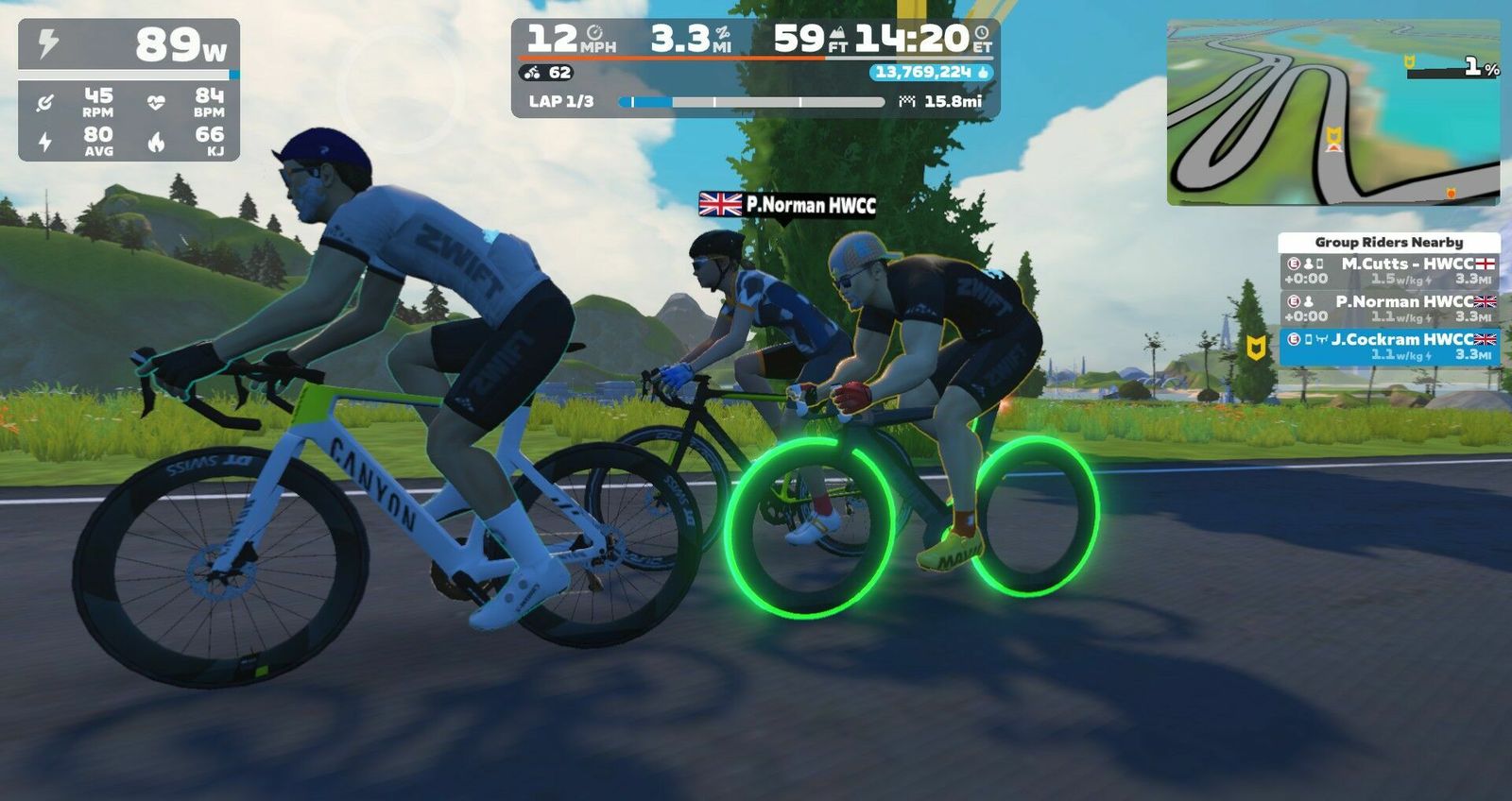Screen dimensions: 1512x801
Task: Open the minimap in the corner
Action: coord(1332,111)
